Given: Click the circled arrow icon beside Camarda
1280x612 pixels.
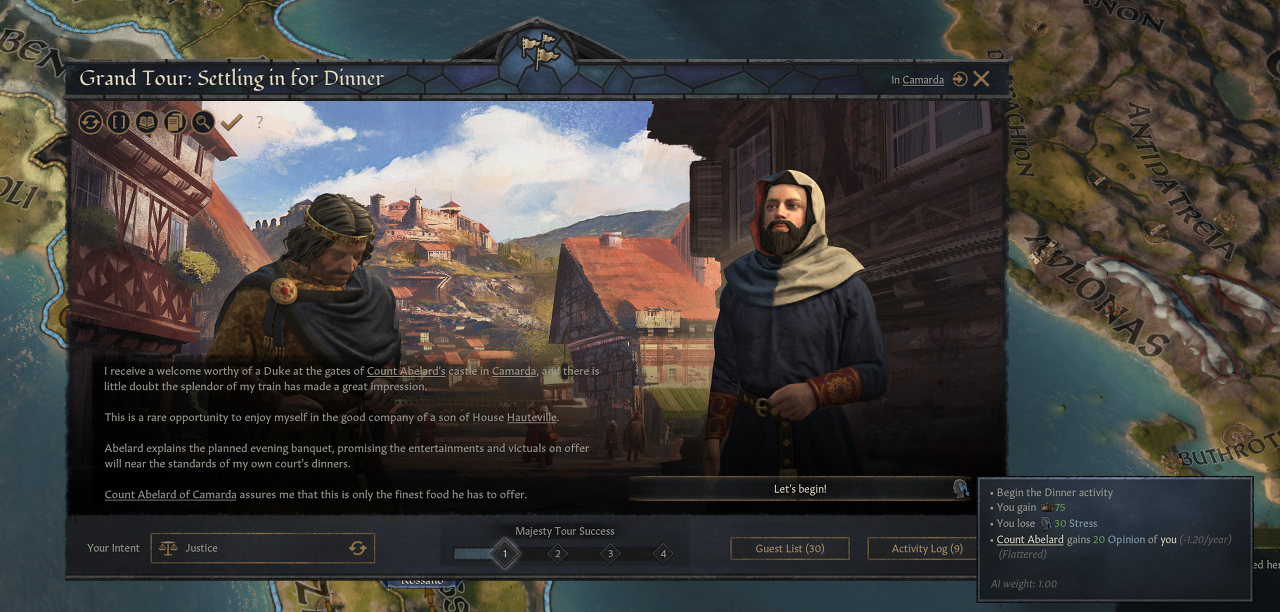Looking at the screenshot, I should (960, 79).
